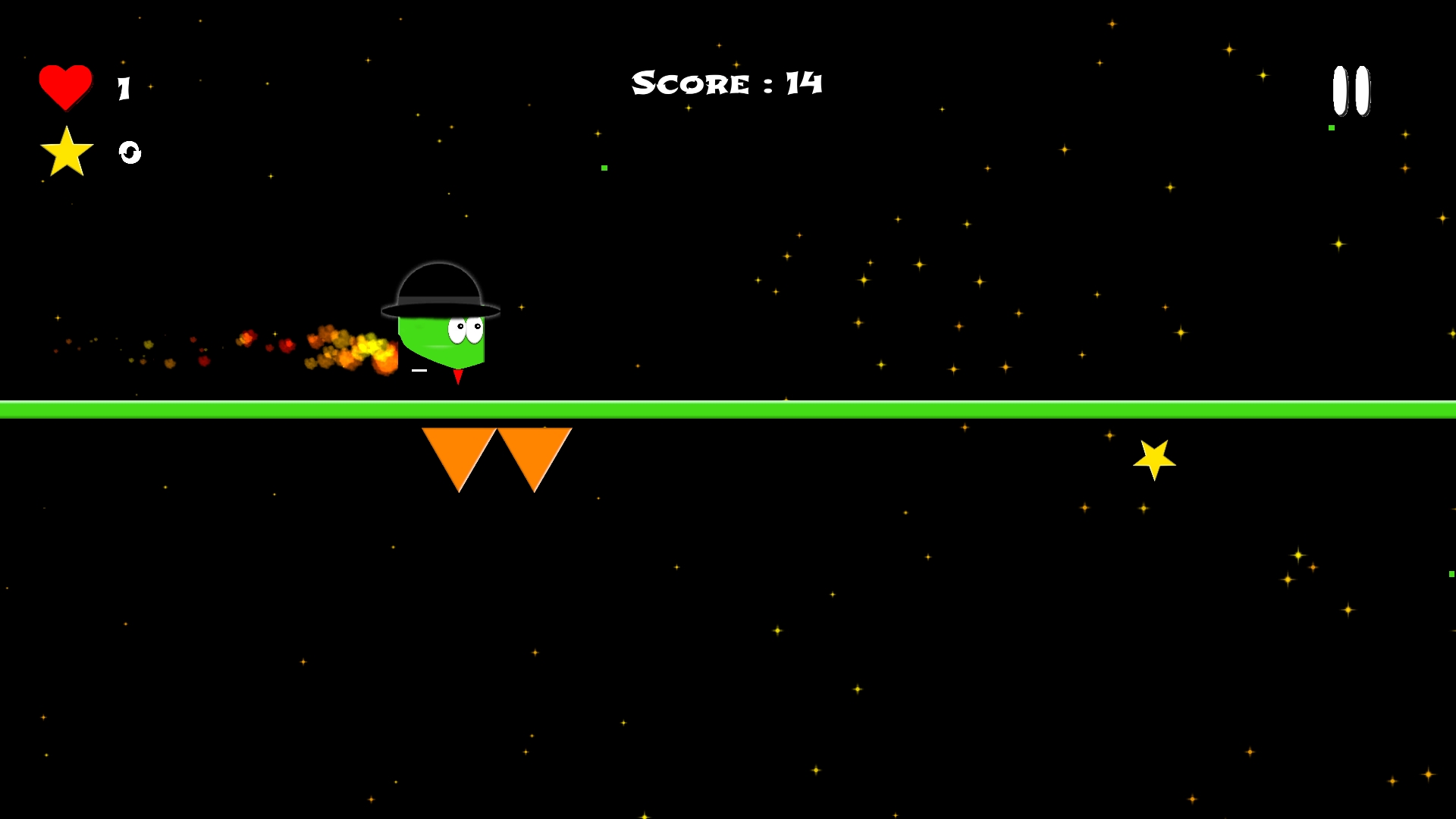Screen dimensions: 1456x819
Task: Click the yellow star collectible counter icon
Action: point(67,151)
